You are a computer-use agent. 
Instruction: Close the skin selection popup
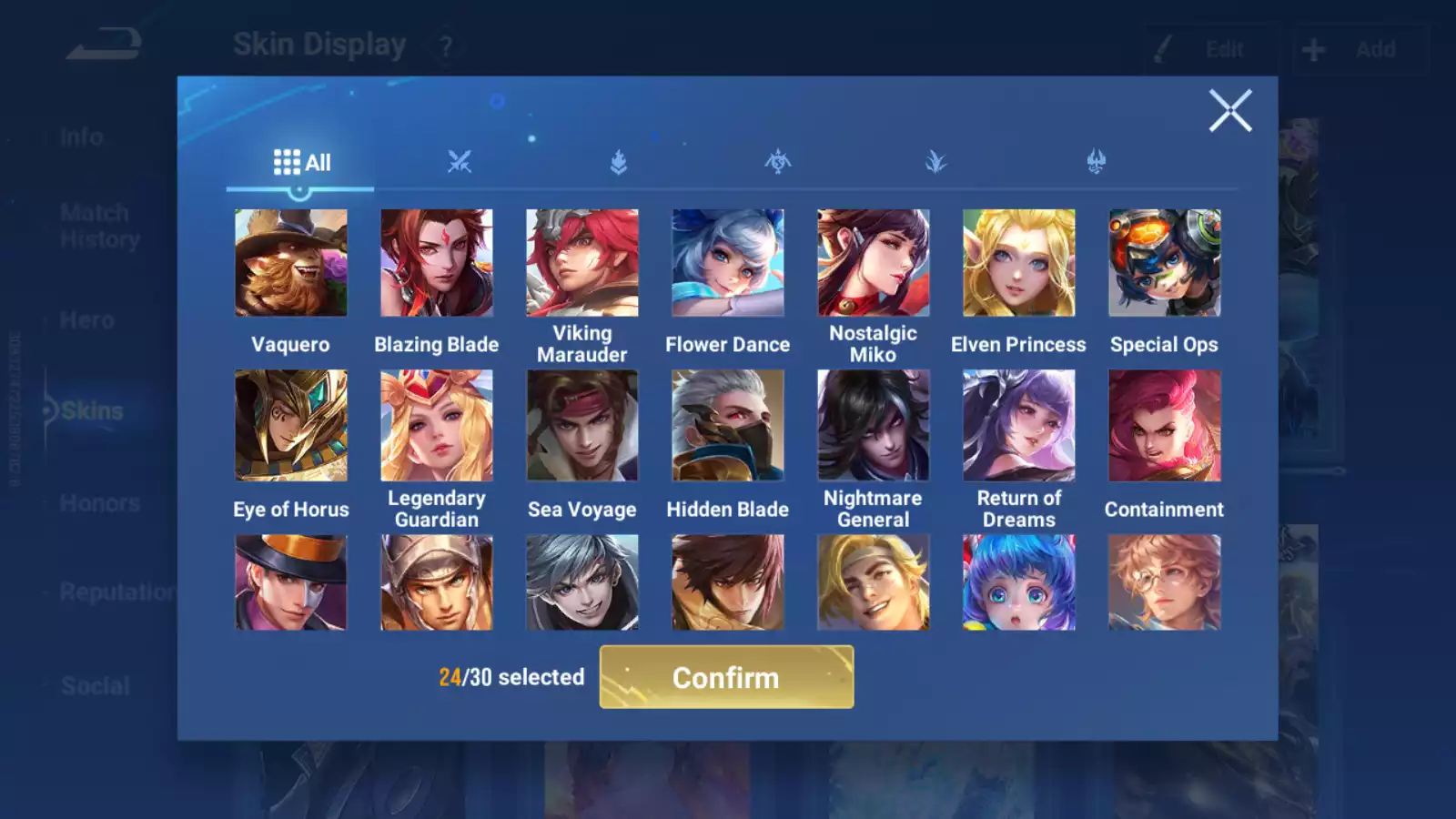point(1229,111)
